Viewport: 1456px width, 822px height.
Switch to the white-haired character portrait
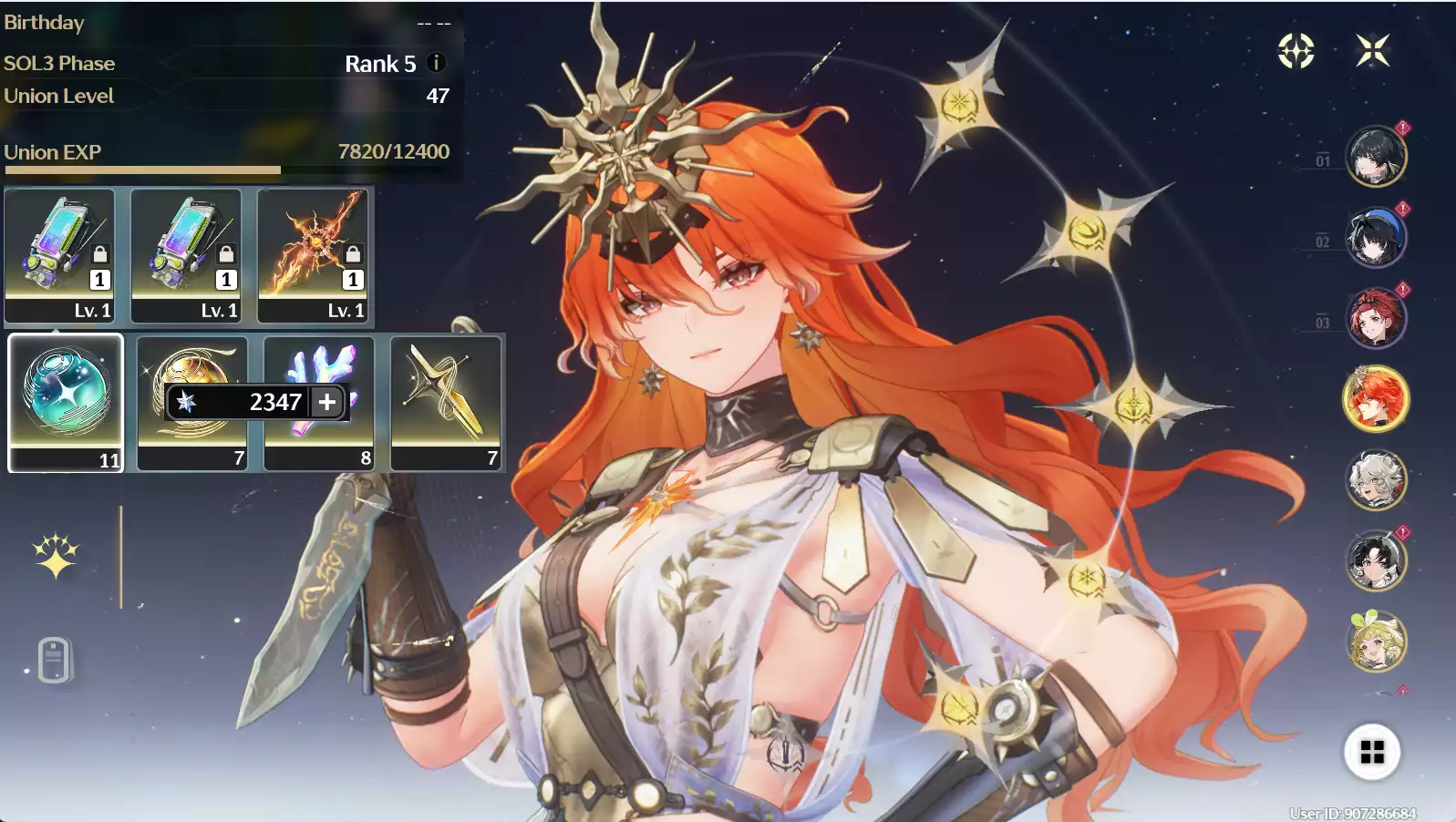pos(1376,479)
